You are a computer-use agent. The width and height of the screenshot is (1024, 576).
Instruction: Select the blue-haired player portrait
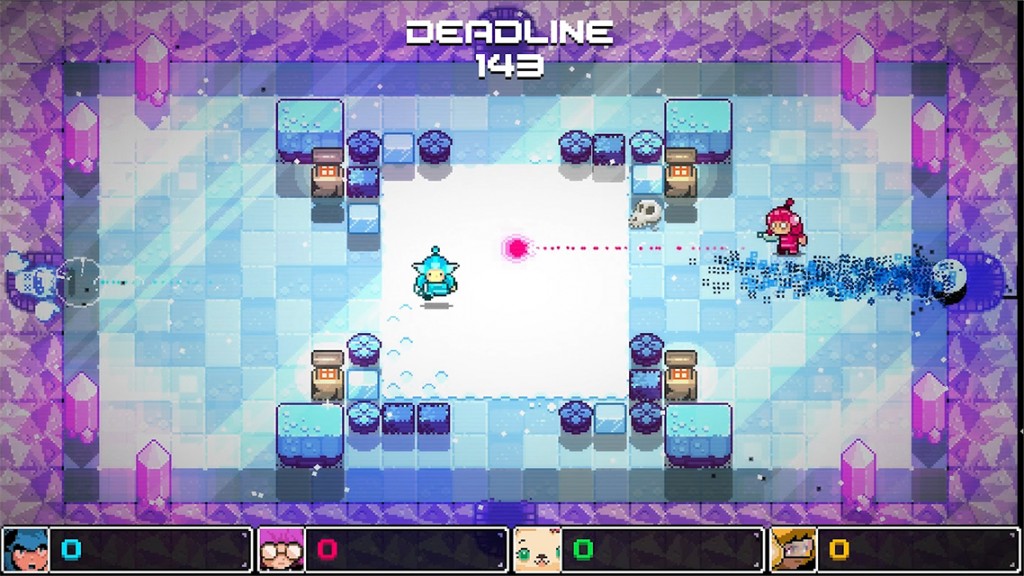tap(26, 549)
